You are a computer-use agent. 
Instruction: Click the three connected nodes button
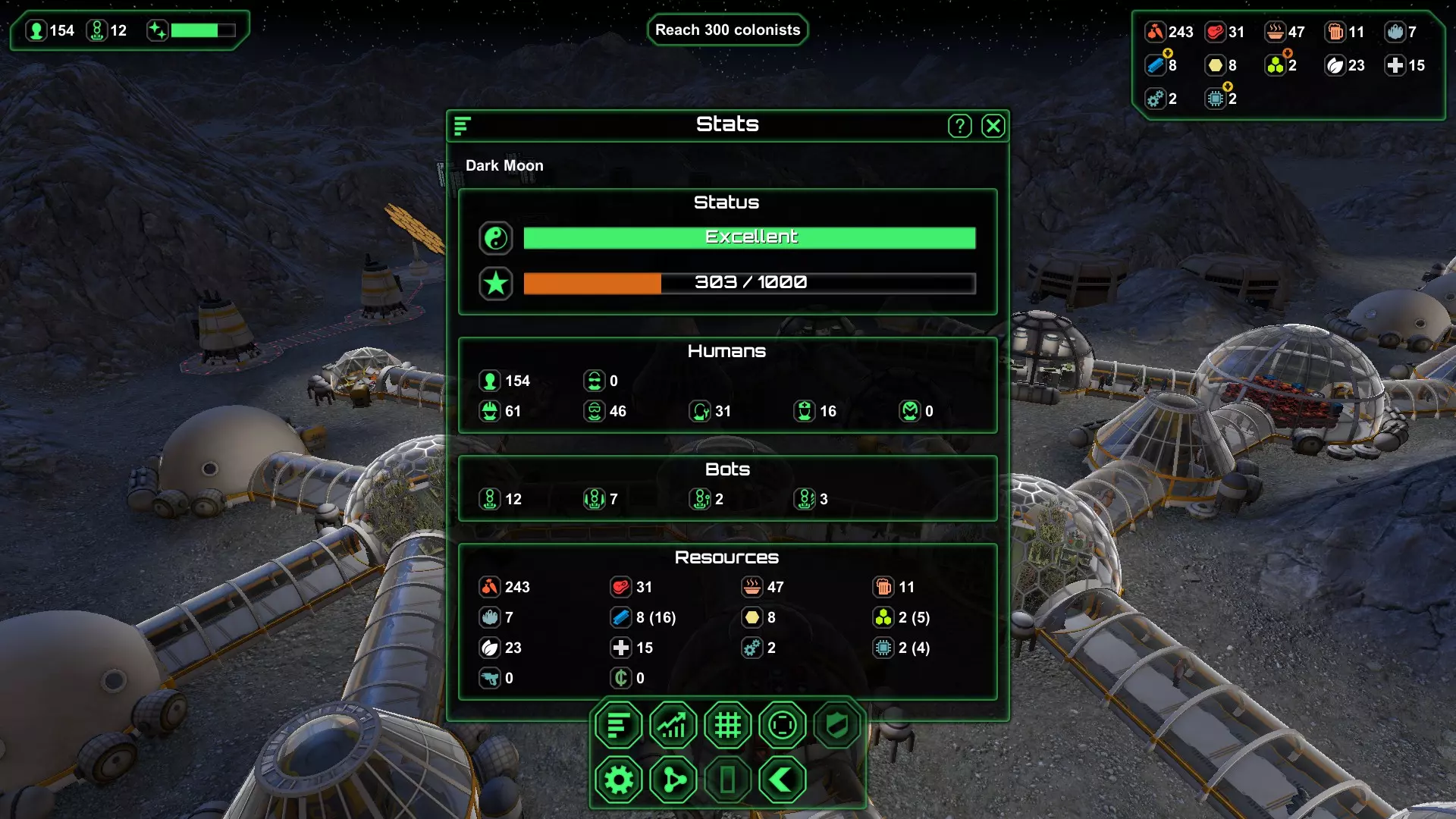point(673,780)
